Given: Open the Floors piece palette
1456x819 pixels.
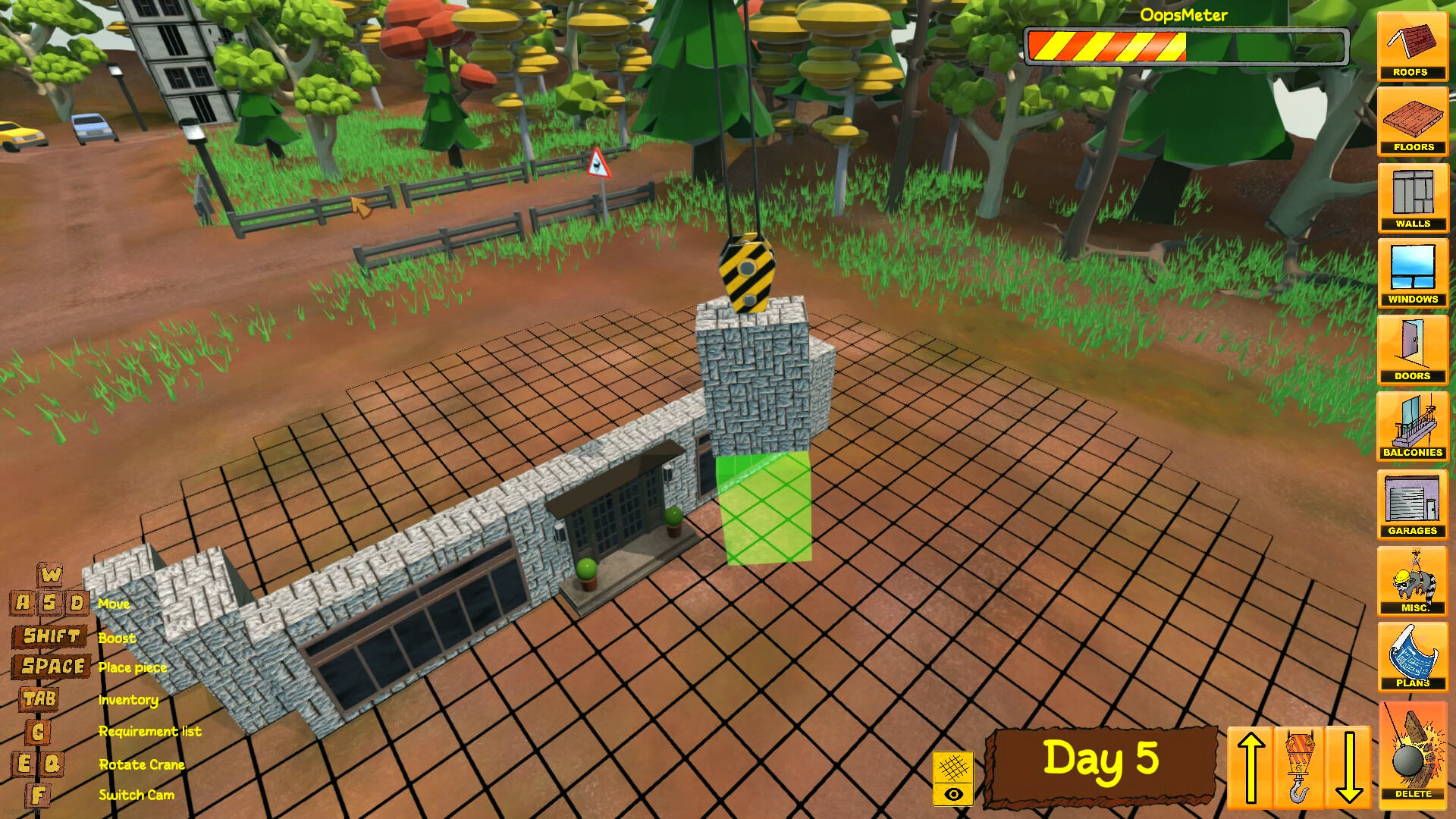Looking at the screenshot, I should click(1412, 121).
